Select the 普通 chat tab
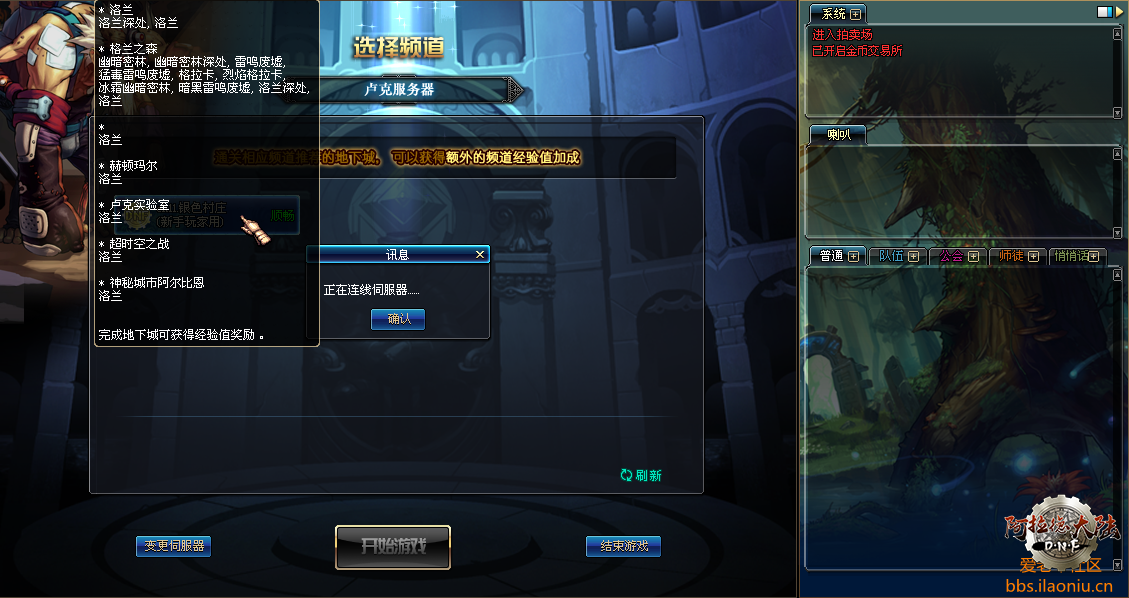The height and width of the screenshot is (598, 1129). [x=831, y=256]
